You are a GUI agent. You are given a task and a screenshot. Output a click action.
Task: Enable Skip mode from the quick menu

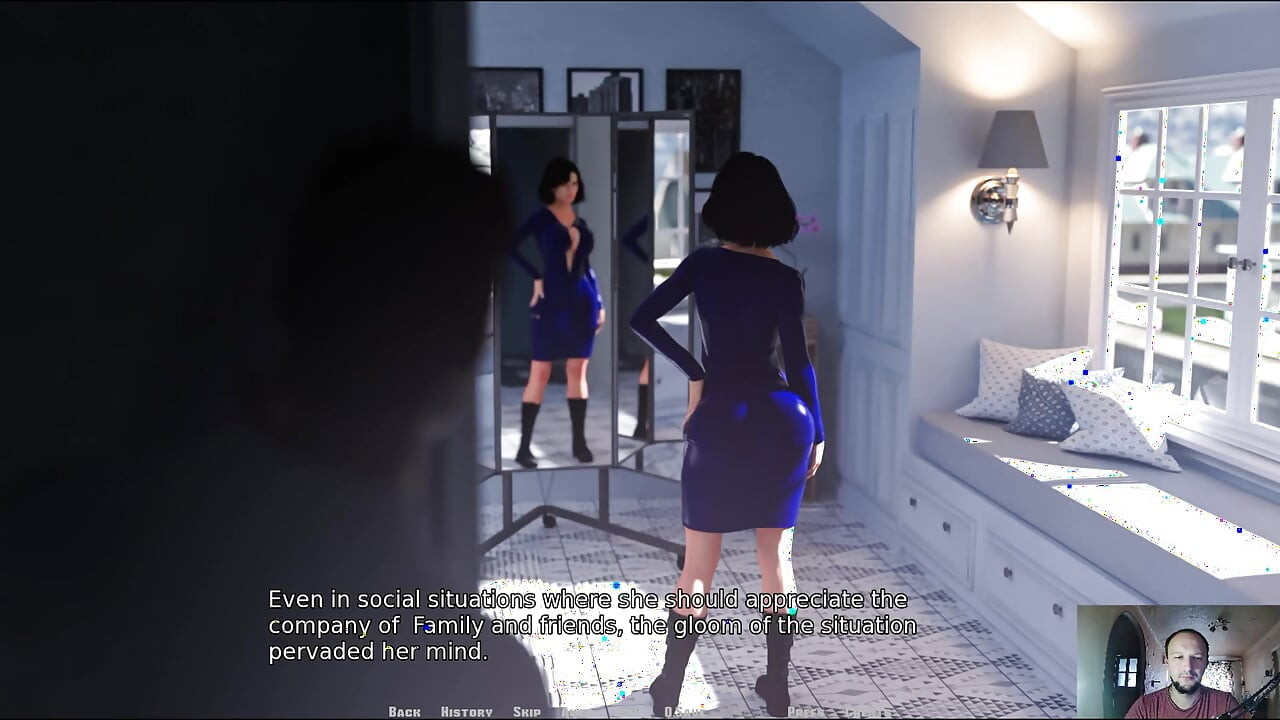pos(527,712)
